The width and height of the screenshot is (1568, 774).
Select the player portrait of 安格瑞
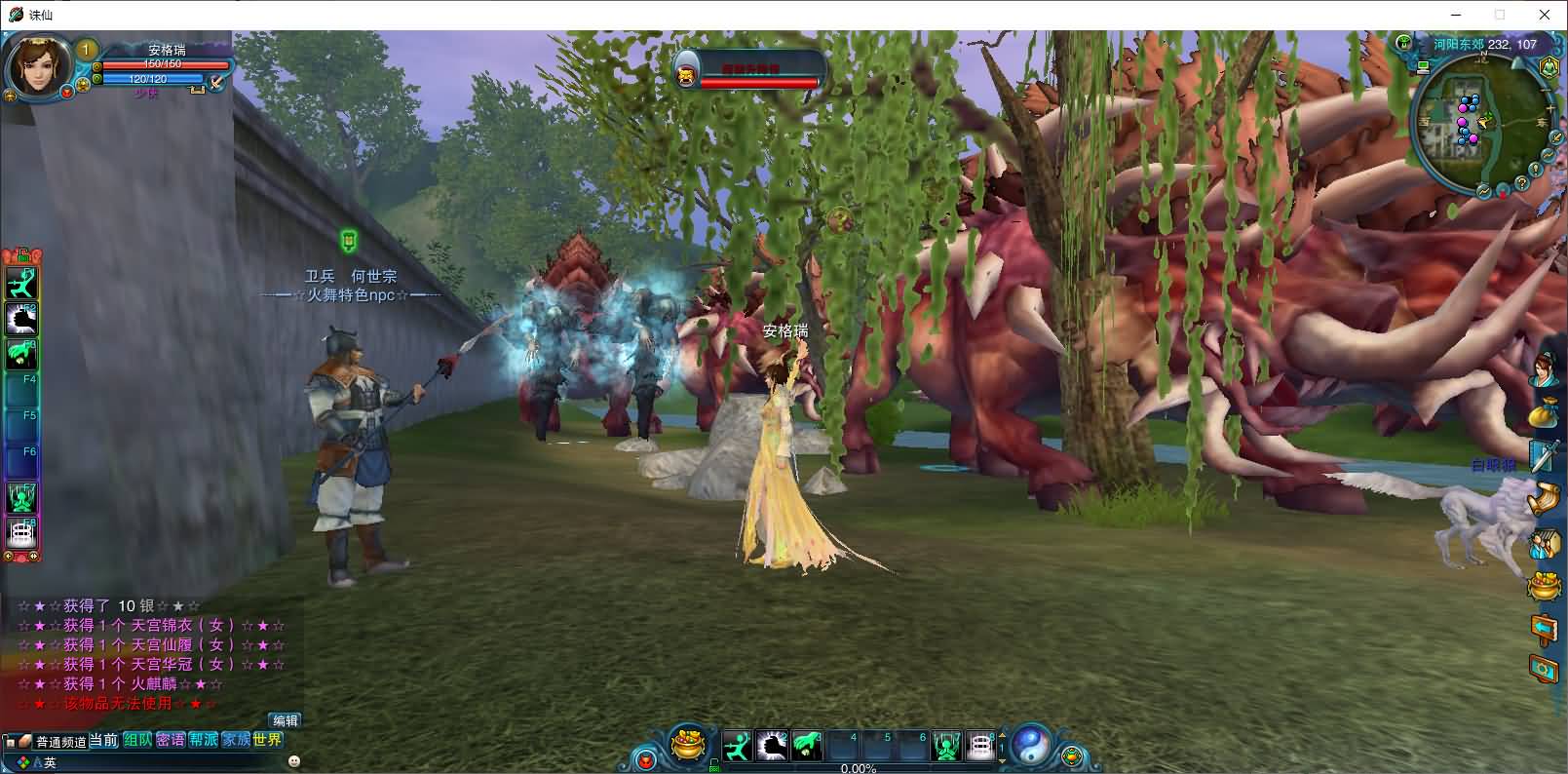click(38, 66)
